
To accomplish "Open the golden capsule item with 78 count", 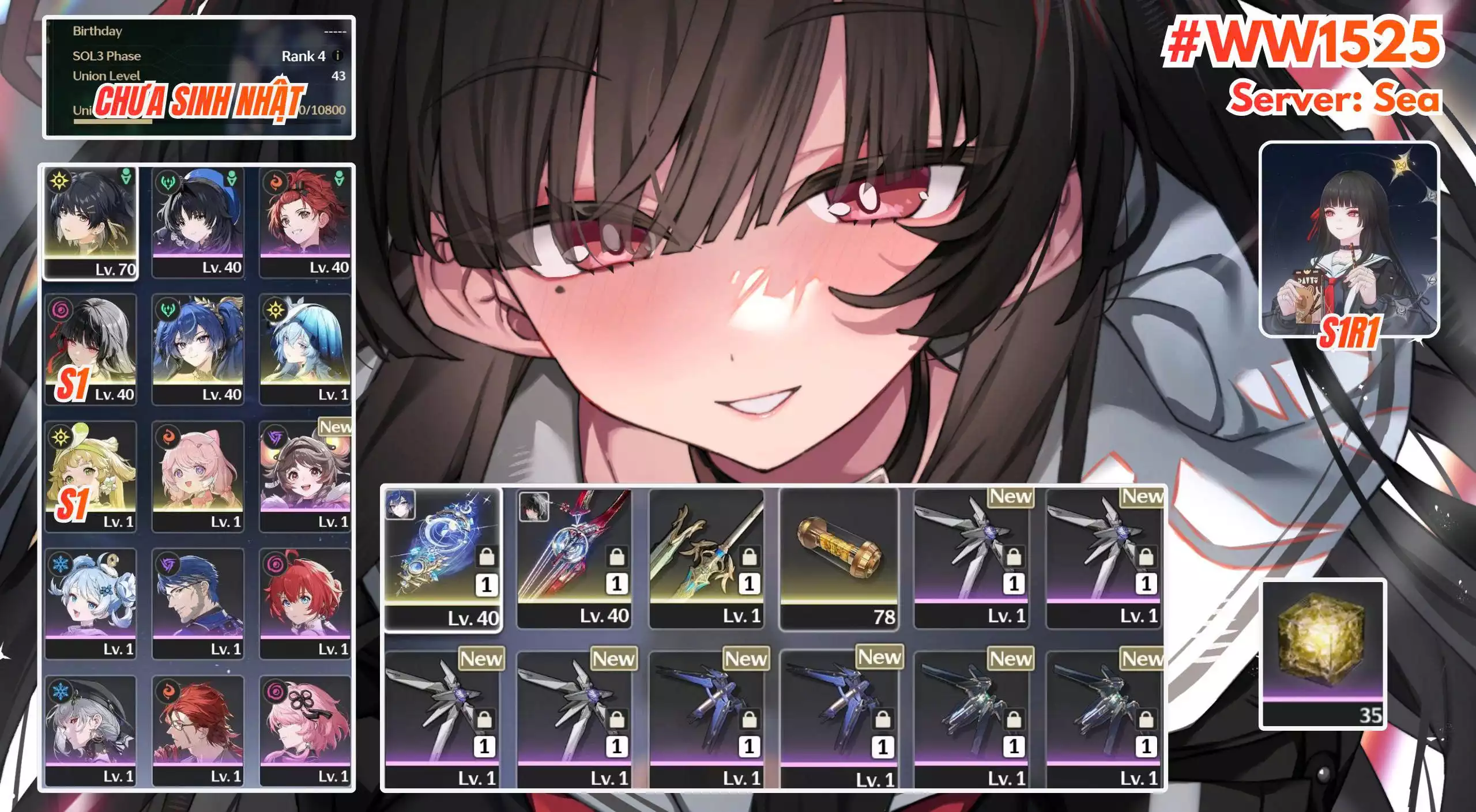I will pos(839,558).
